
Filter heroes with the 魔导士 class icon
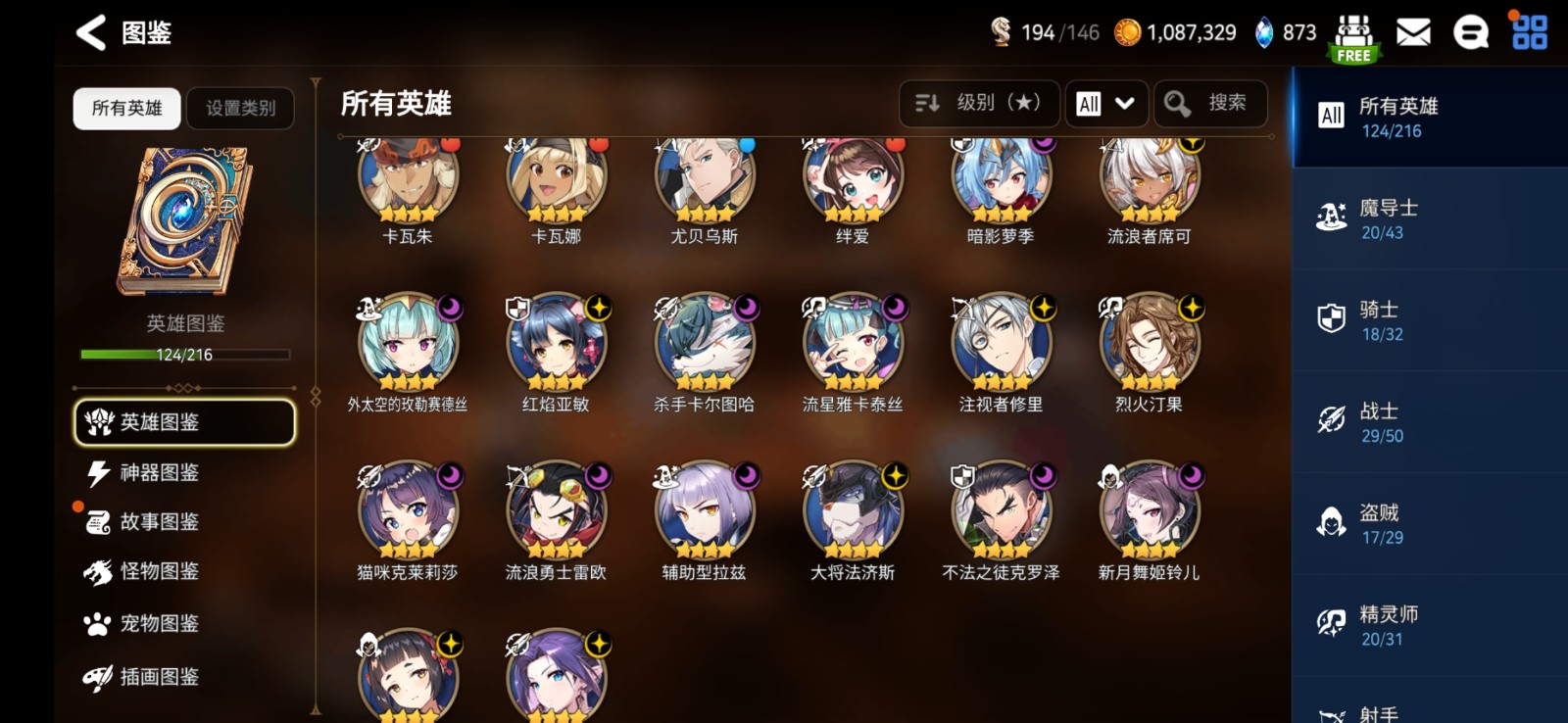pyautogui.click(x=1331, y=214)
